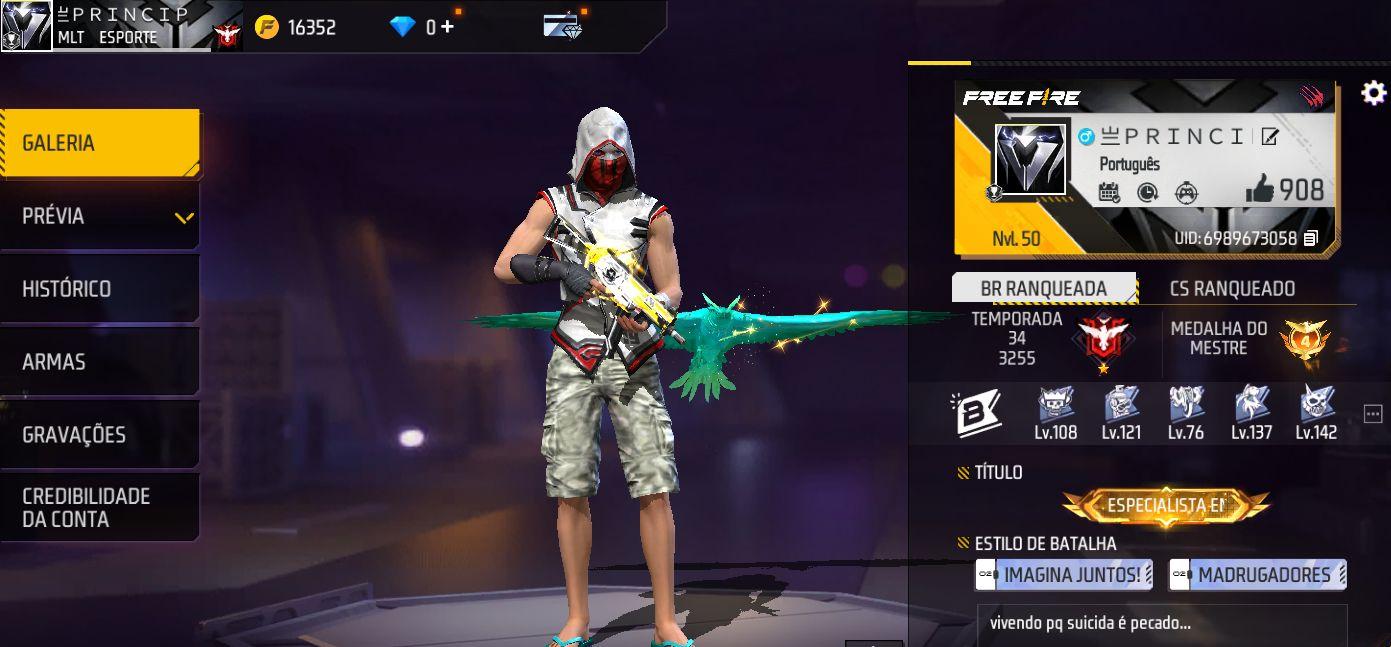Click the diamond card voucher icon
This screenshot has width=1391, height=647.
click(x=563, y=26)
